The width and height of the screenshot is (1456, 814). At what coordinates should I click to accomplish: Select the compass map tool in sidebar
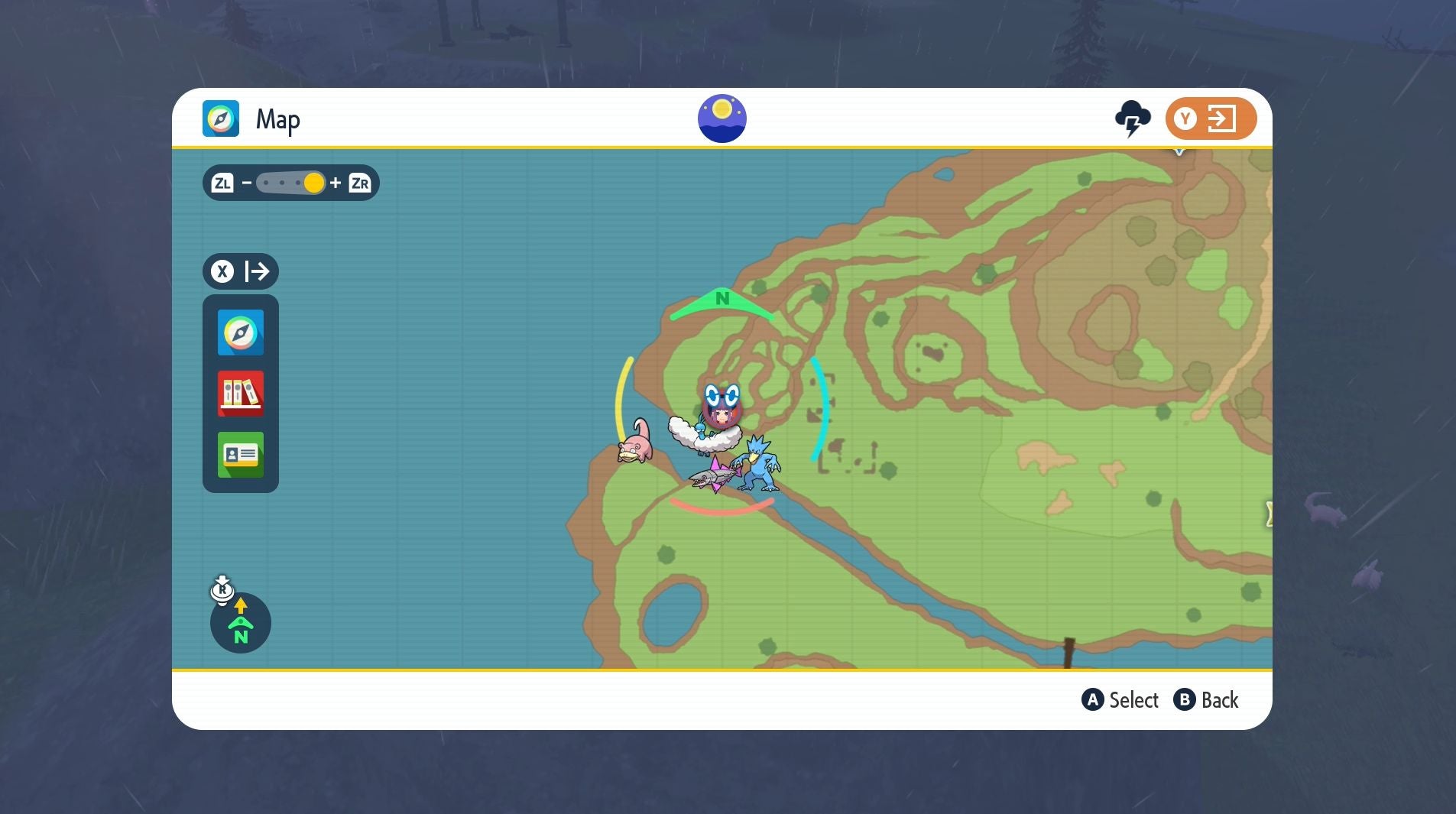(x=240, y=332)
